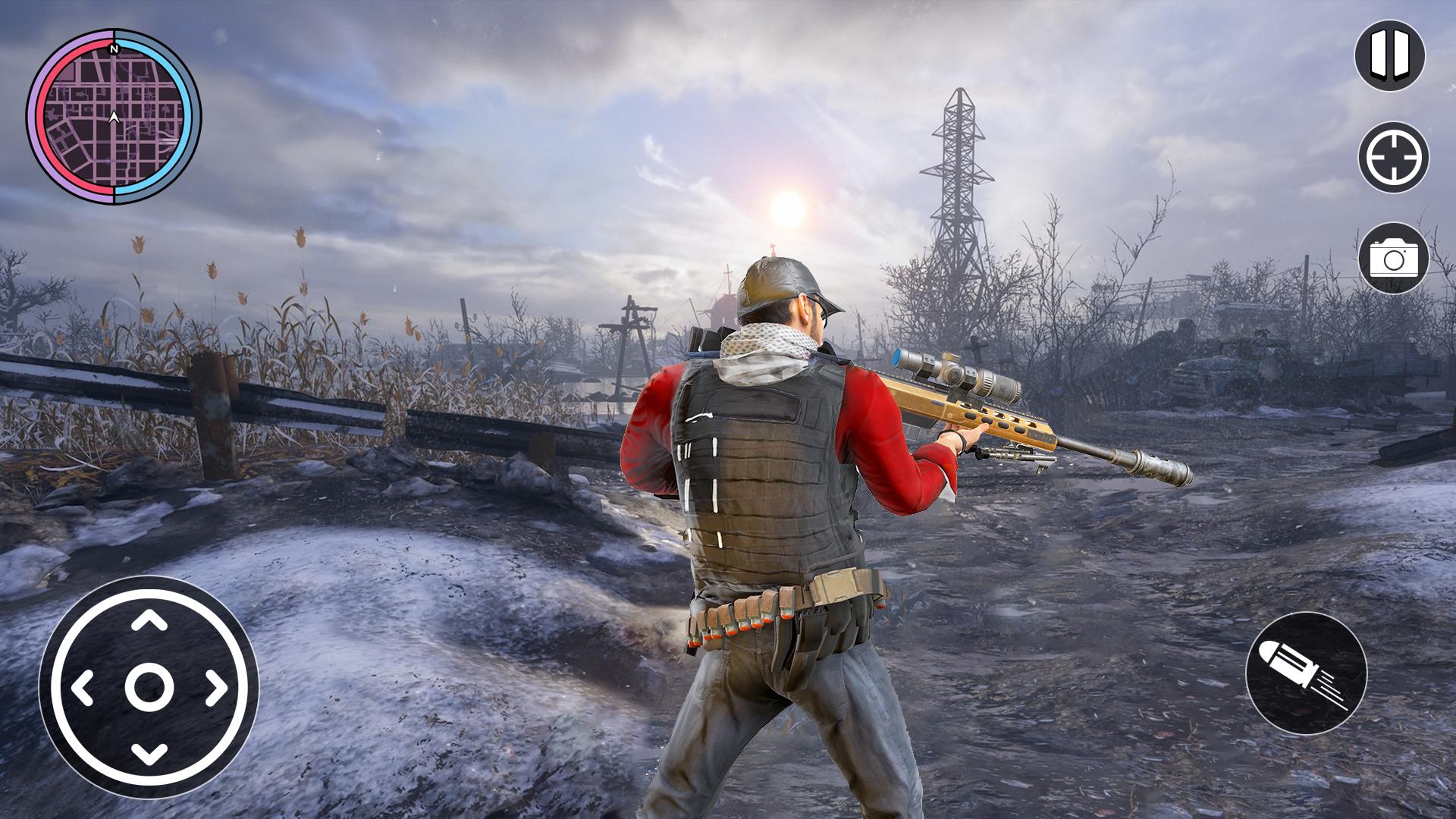Activate the crosshair aim button
The image size is (1456, 819).
(x=1393, y=158)
